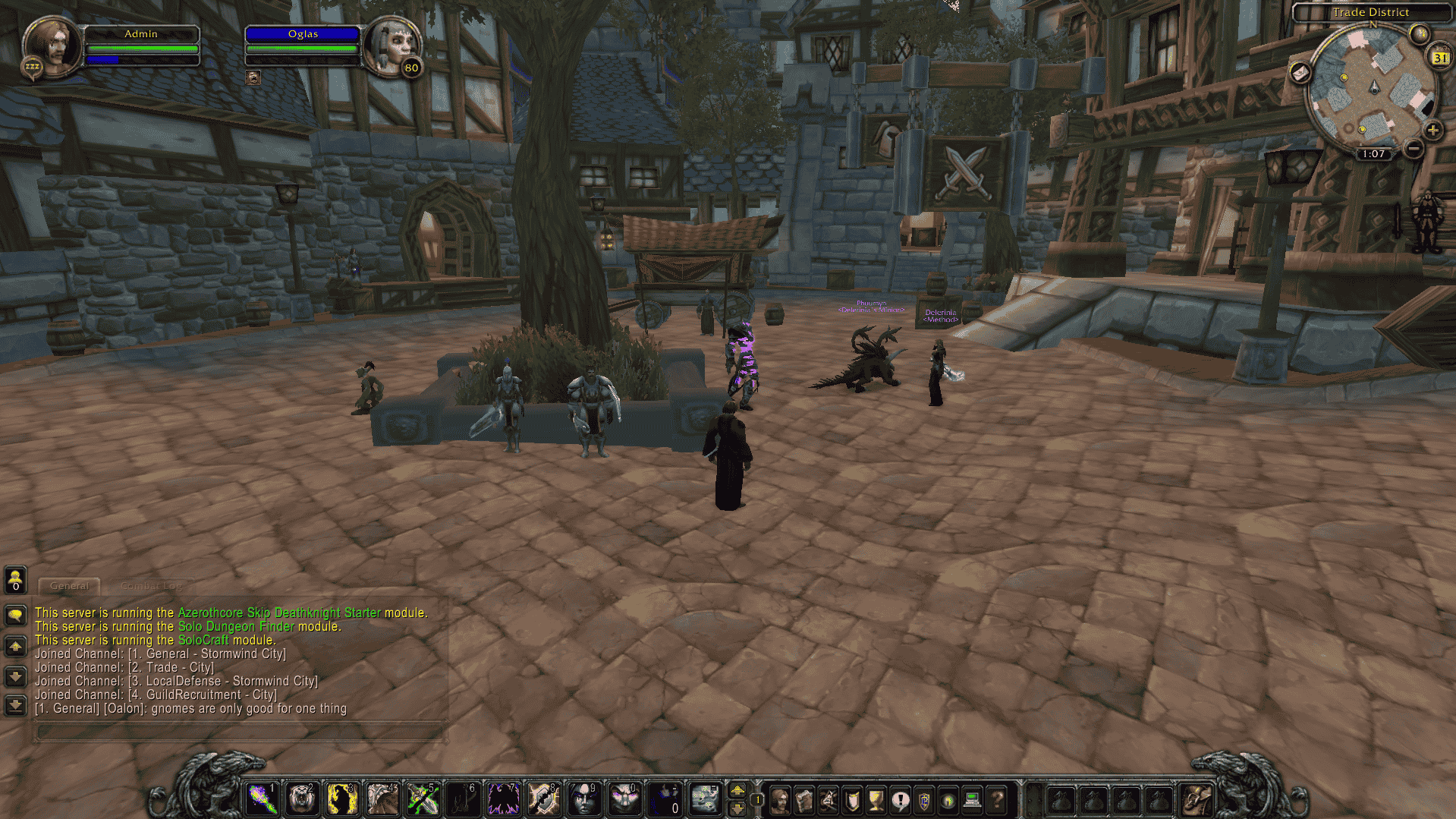Open the LFG Dungeon Finder eye icon

tap(949, 799)
